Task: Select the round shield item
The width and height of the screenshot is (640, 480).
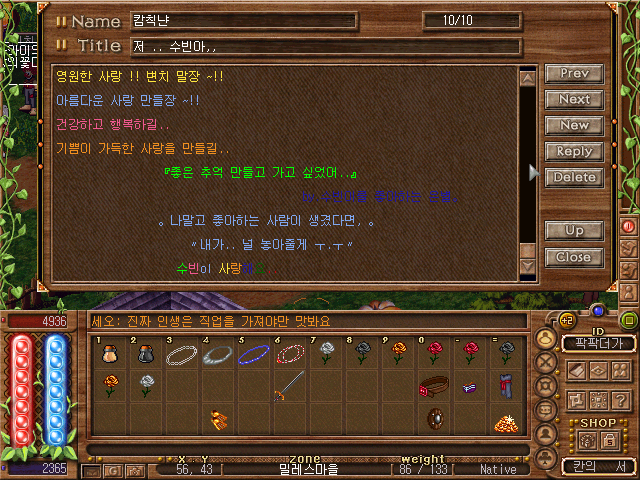Action: click(x=435, y=418)
